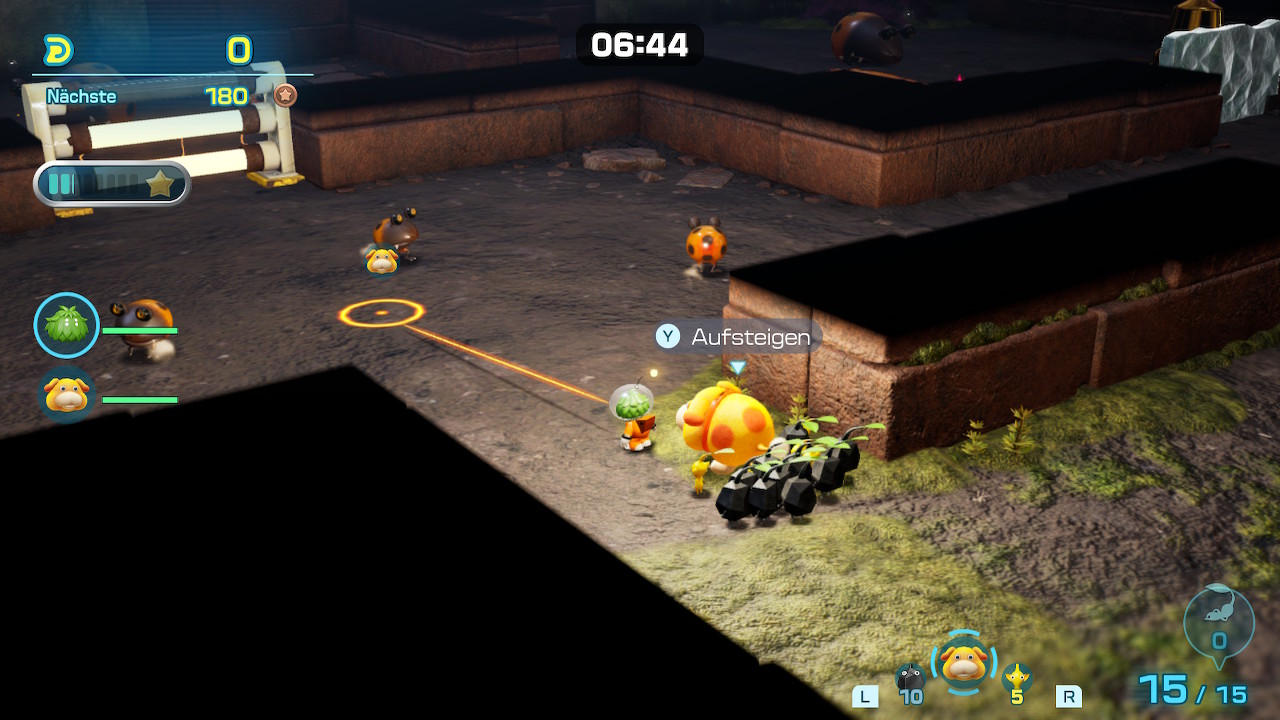The height and width of the screenshot is (720, 1280).
Task: Choose the yellow Pikmin squad icon
Action: pos(1017,677)
